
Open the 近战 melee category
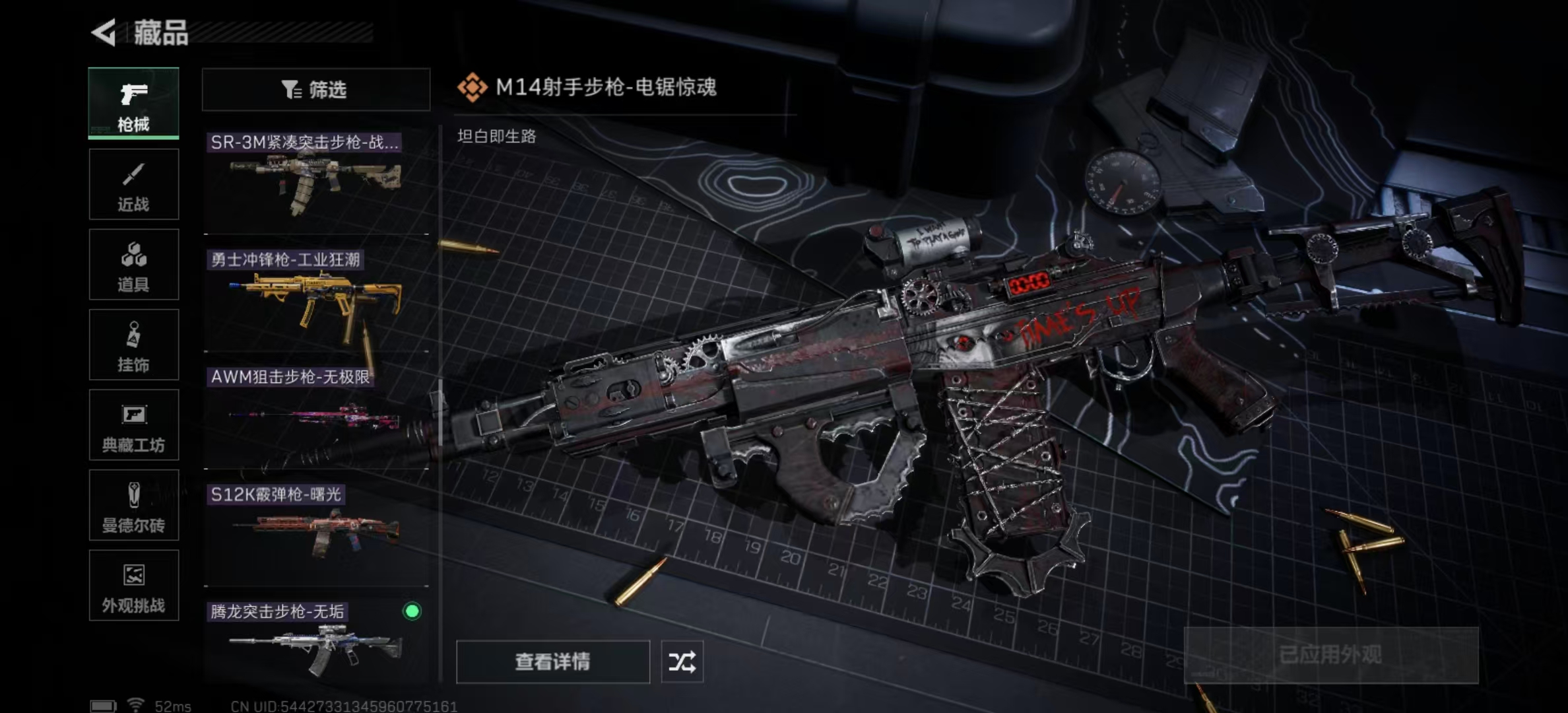click(133, 184)
